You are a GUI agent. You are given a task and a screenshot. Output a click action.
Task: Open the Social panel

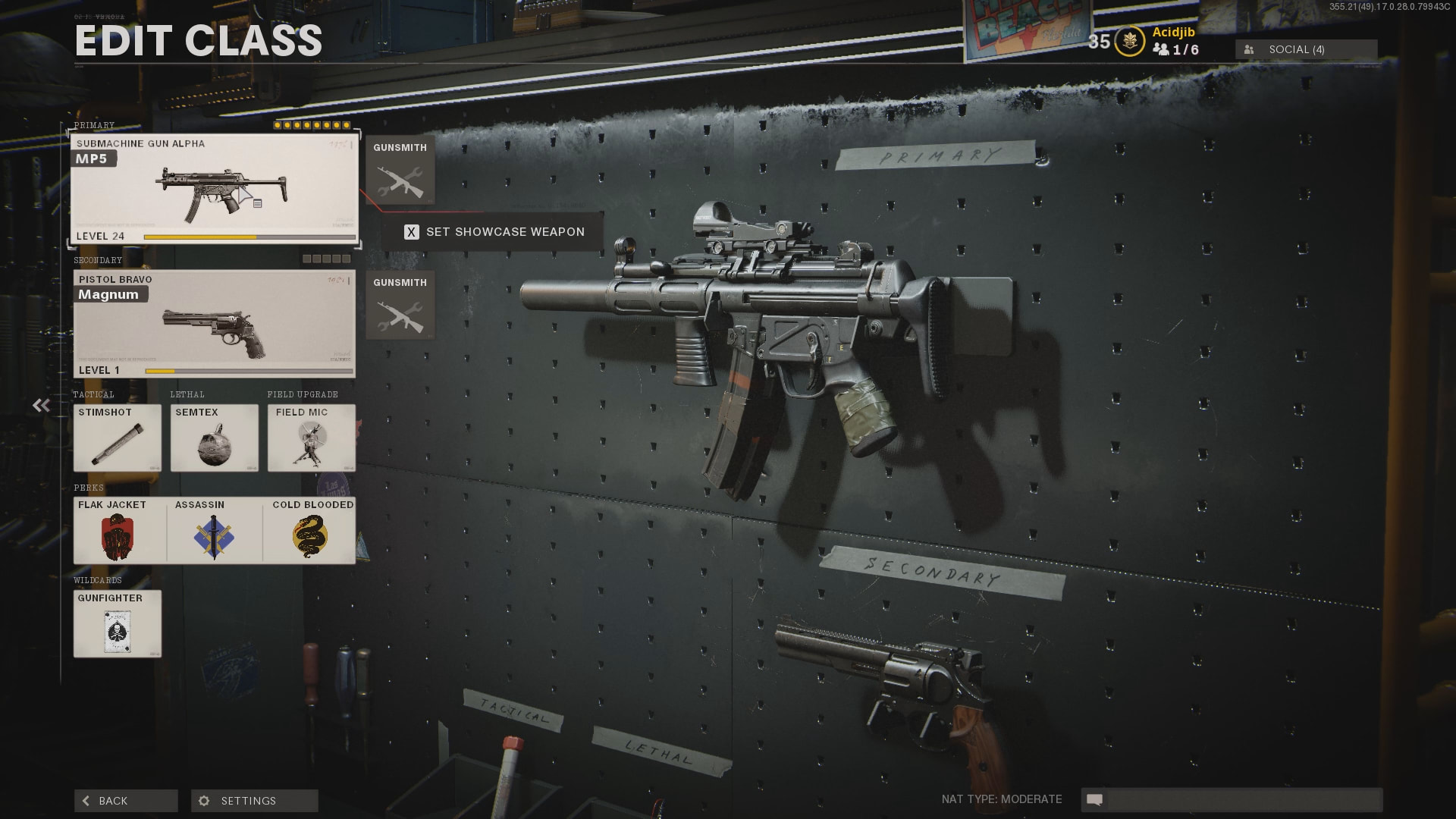[x=1306, y=49]
